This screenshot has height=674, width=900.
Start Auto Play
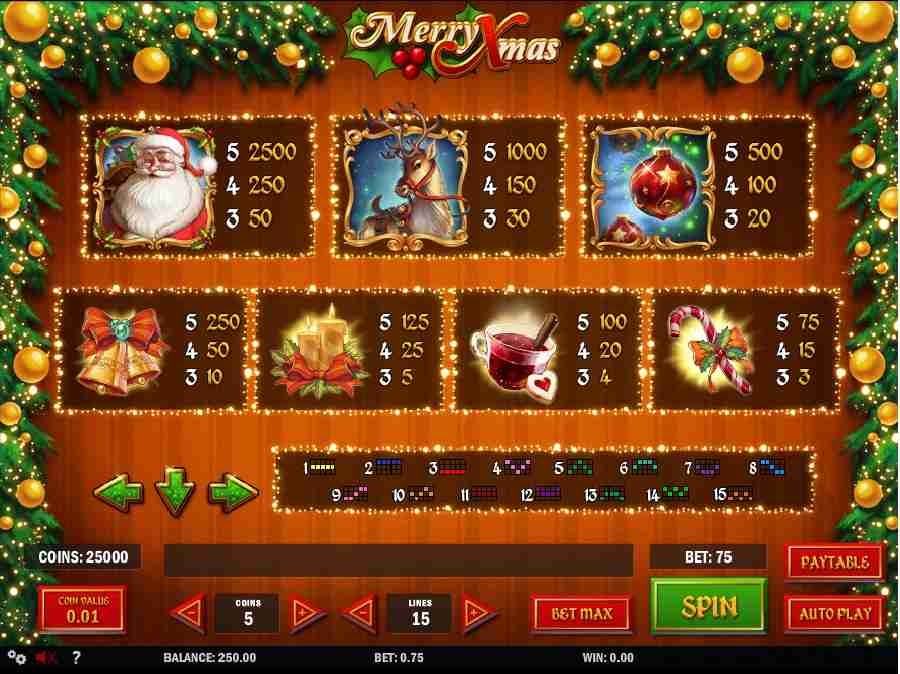[834, 613]
